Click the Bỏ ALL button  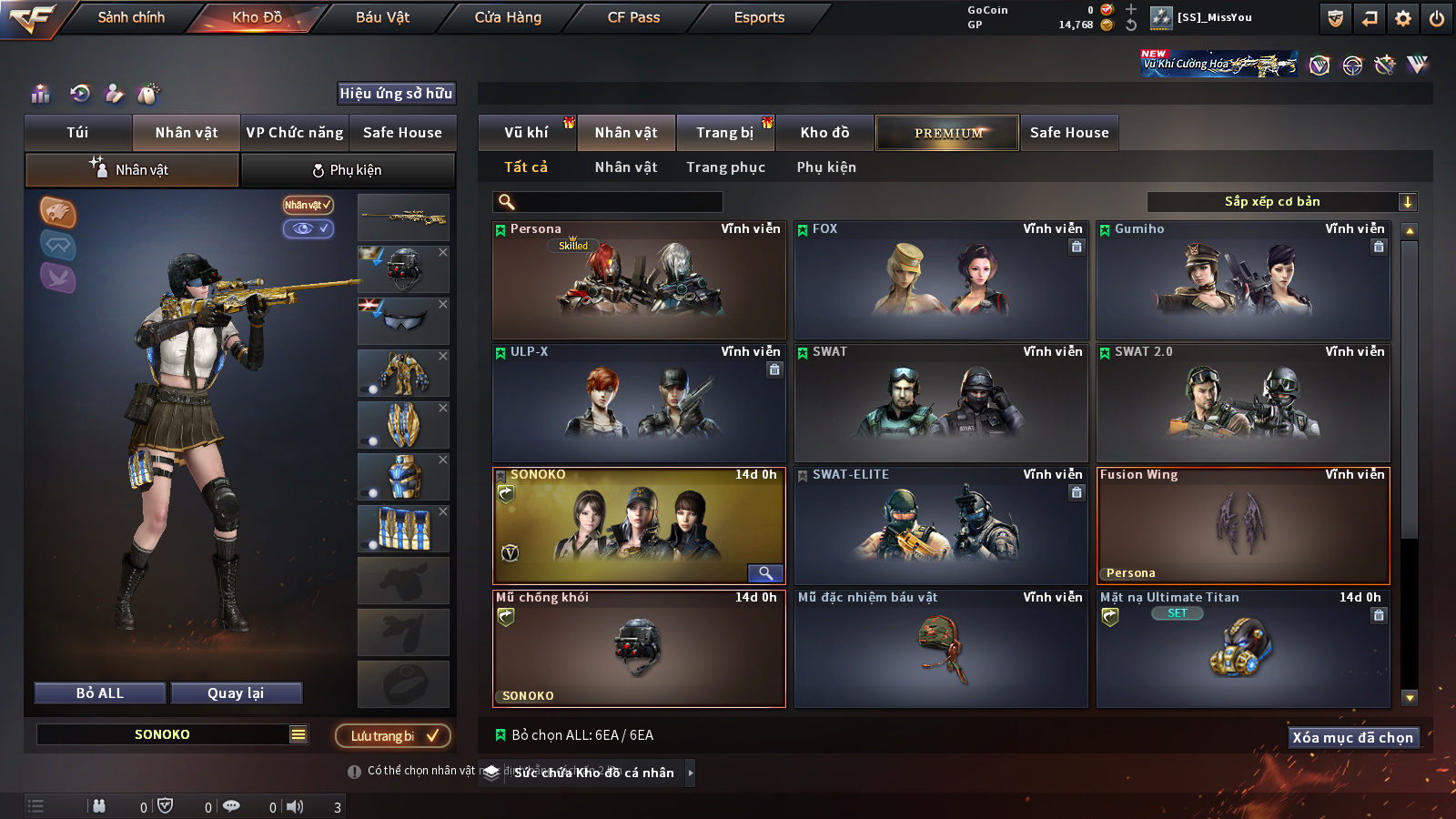coord(100,693)
